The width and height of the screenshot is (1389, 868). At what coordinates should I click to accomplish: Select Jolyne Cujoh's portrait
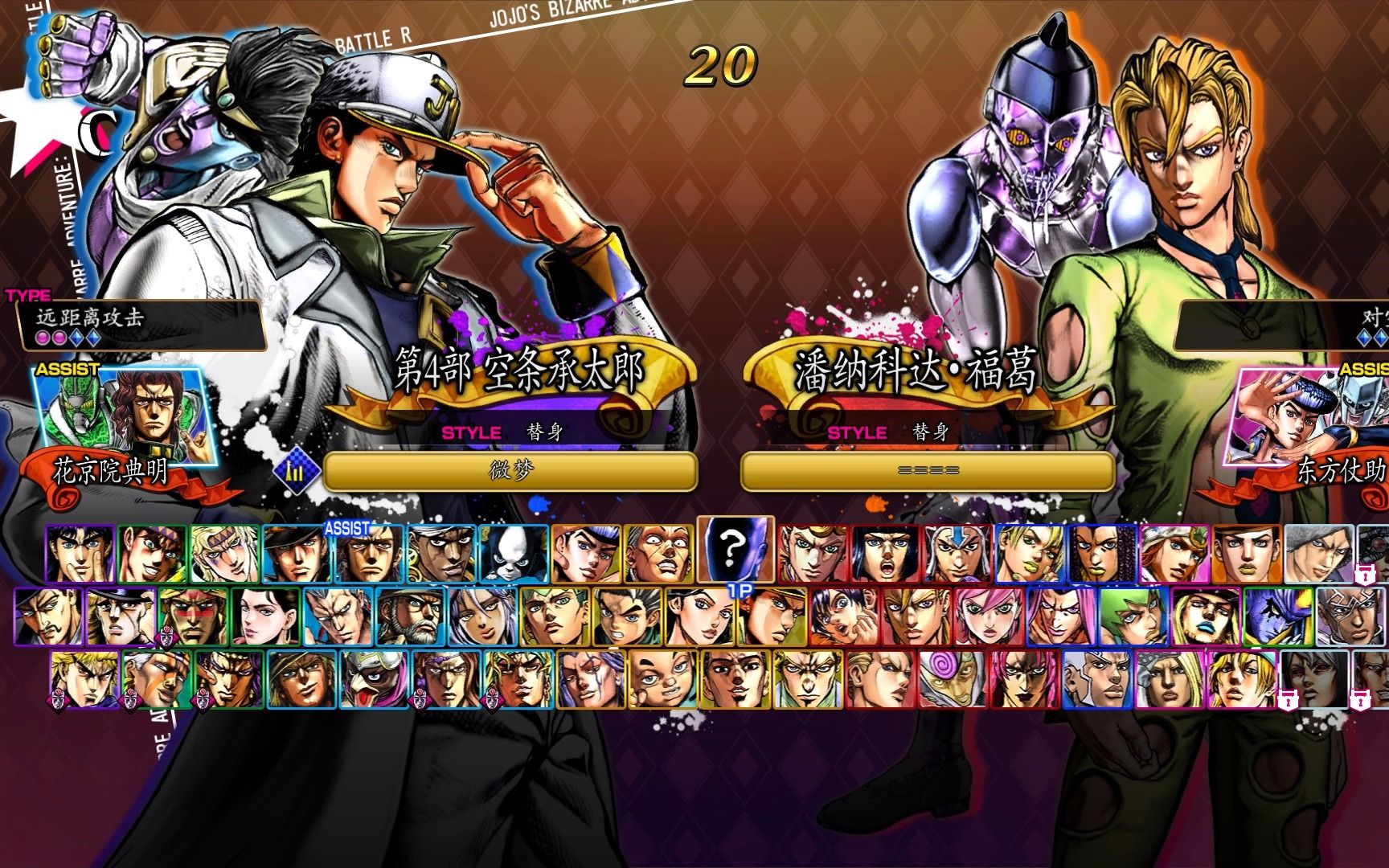point(1030,554)
